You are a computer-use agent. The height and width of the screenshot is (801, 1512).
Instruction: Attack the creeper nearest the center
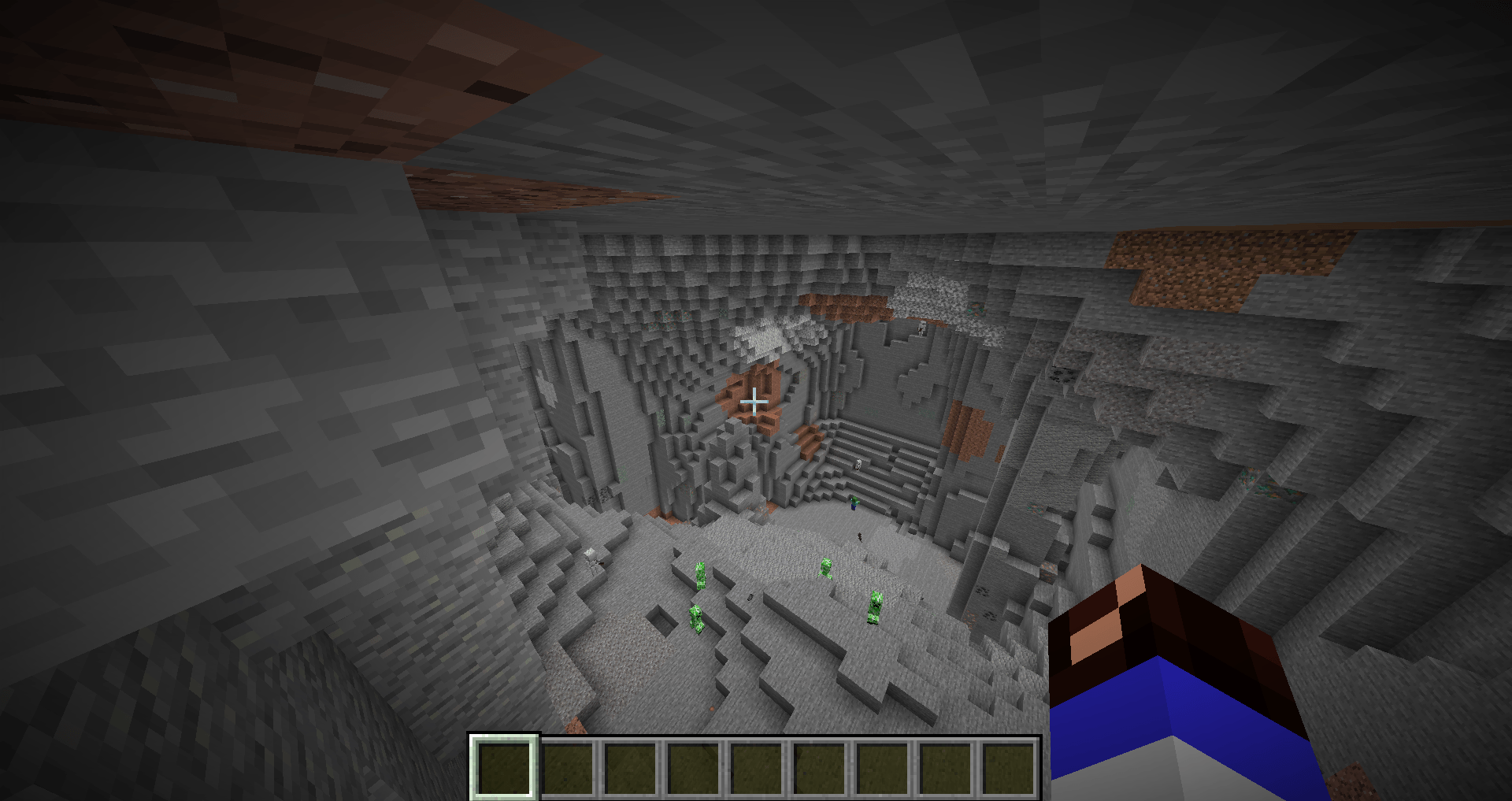(x=826, y=570)
